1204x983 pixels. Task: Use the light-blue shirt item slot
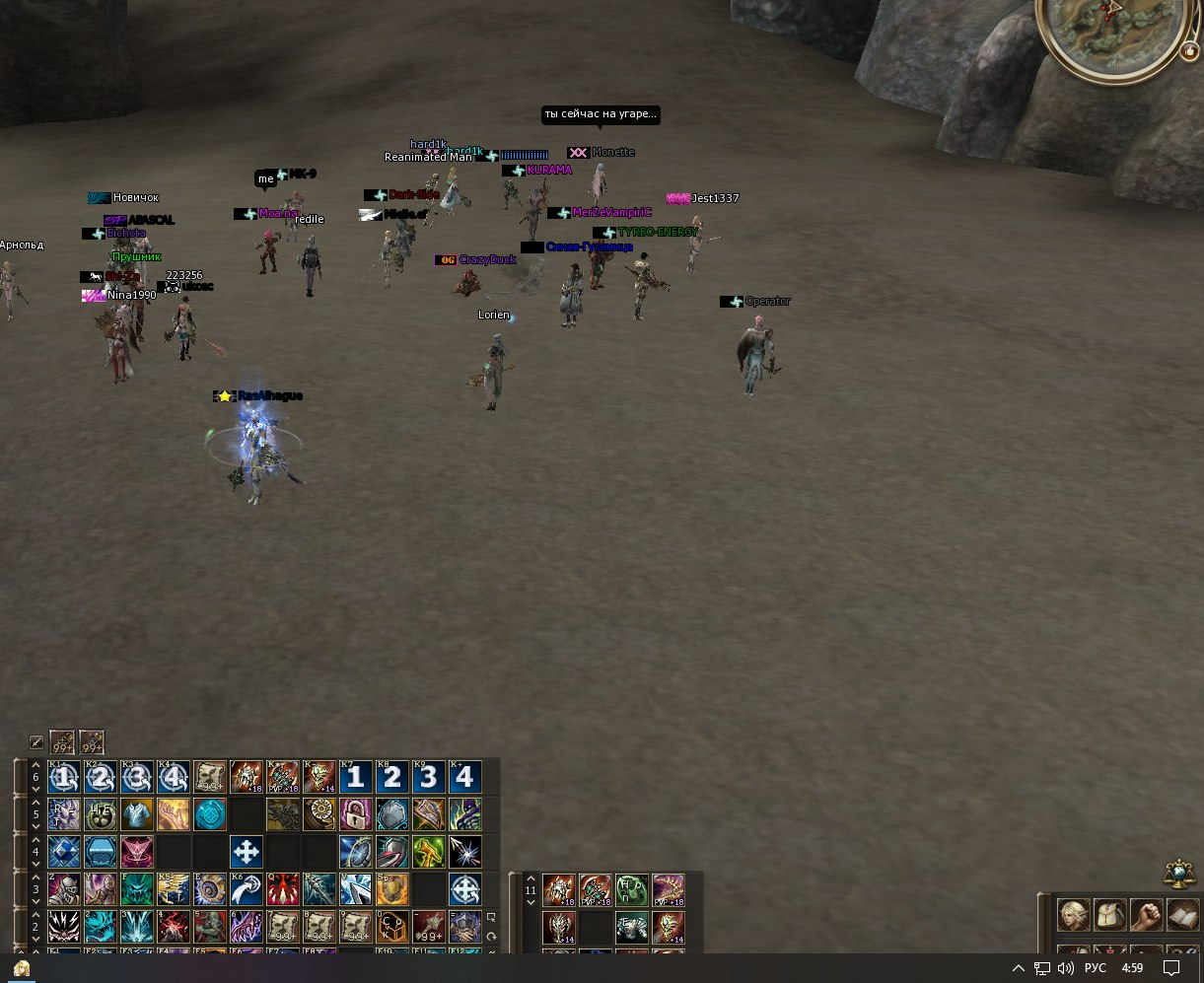pyautogui.click(x=136, y=814)
